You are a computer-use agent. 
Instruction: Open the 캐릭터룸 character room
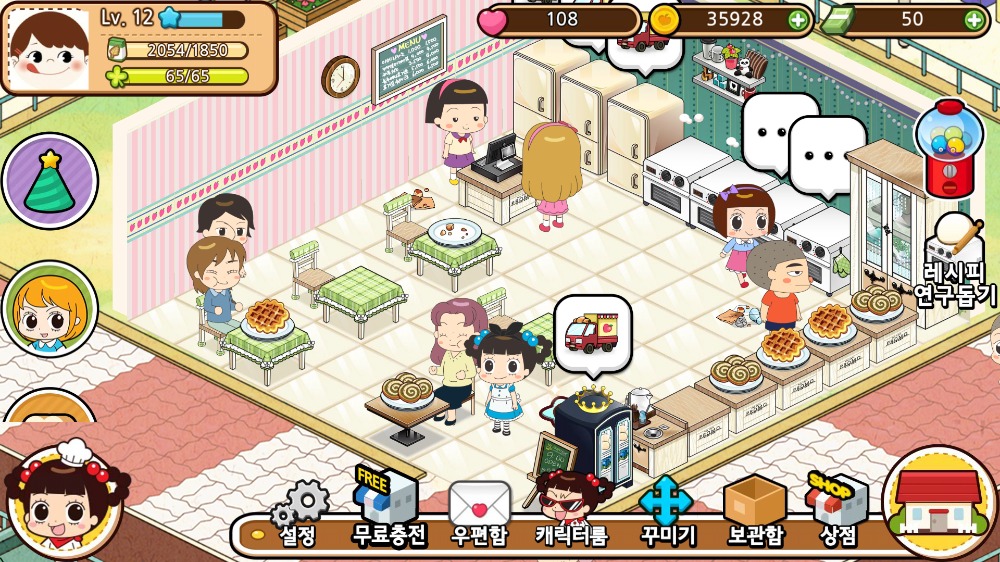571,510
